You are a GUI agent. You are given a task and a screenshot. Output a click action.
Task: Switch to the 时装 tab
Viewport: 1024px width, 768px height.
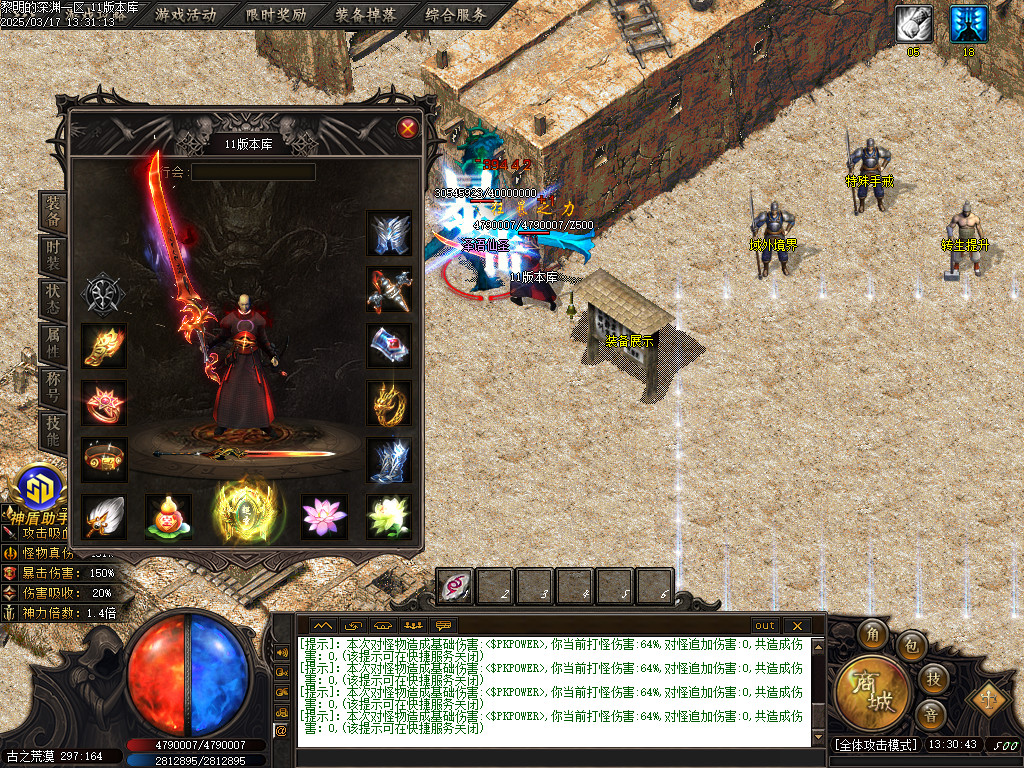(x=53, y=254)
